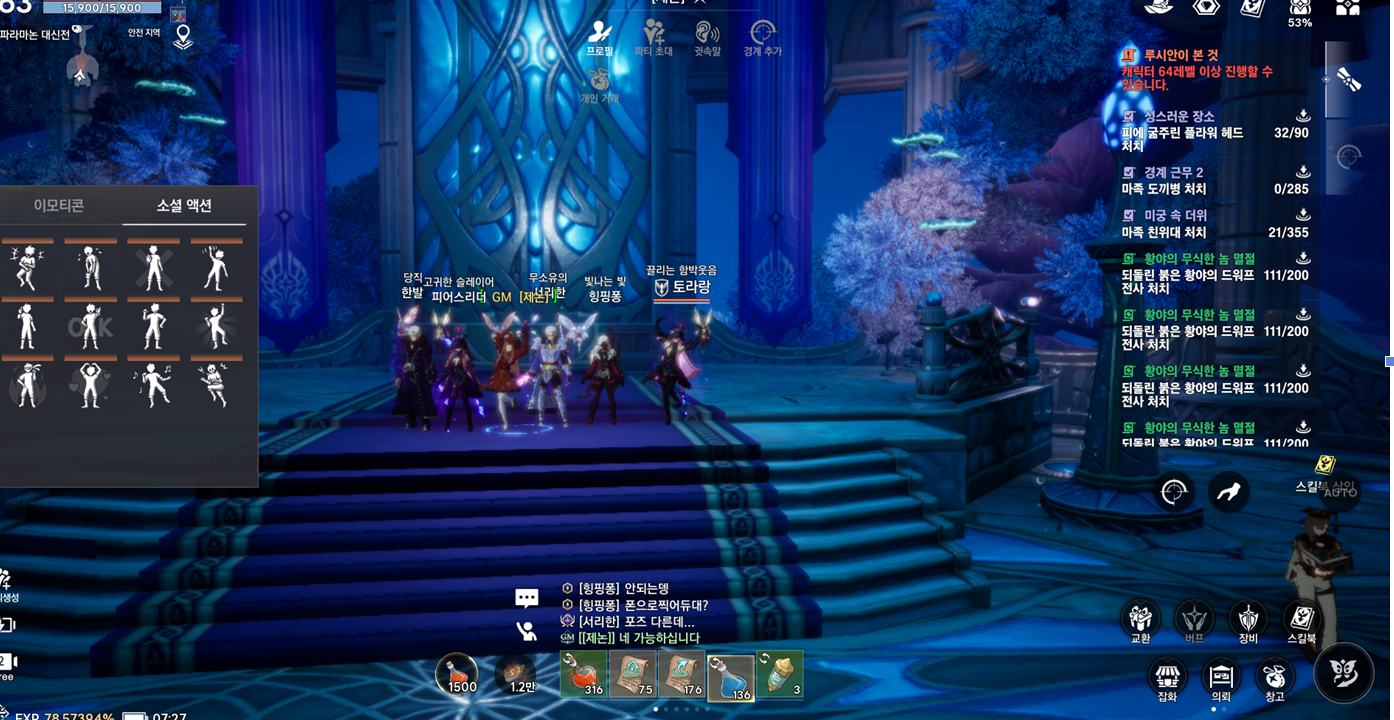Use the blue potion with 136 count

[x=731, y=677]
